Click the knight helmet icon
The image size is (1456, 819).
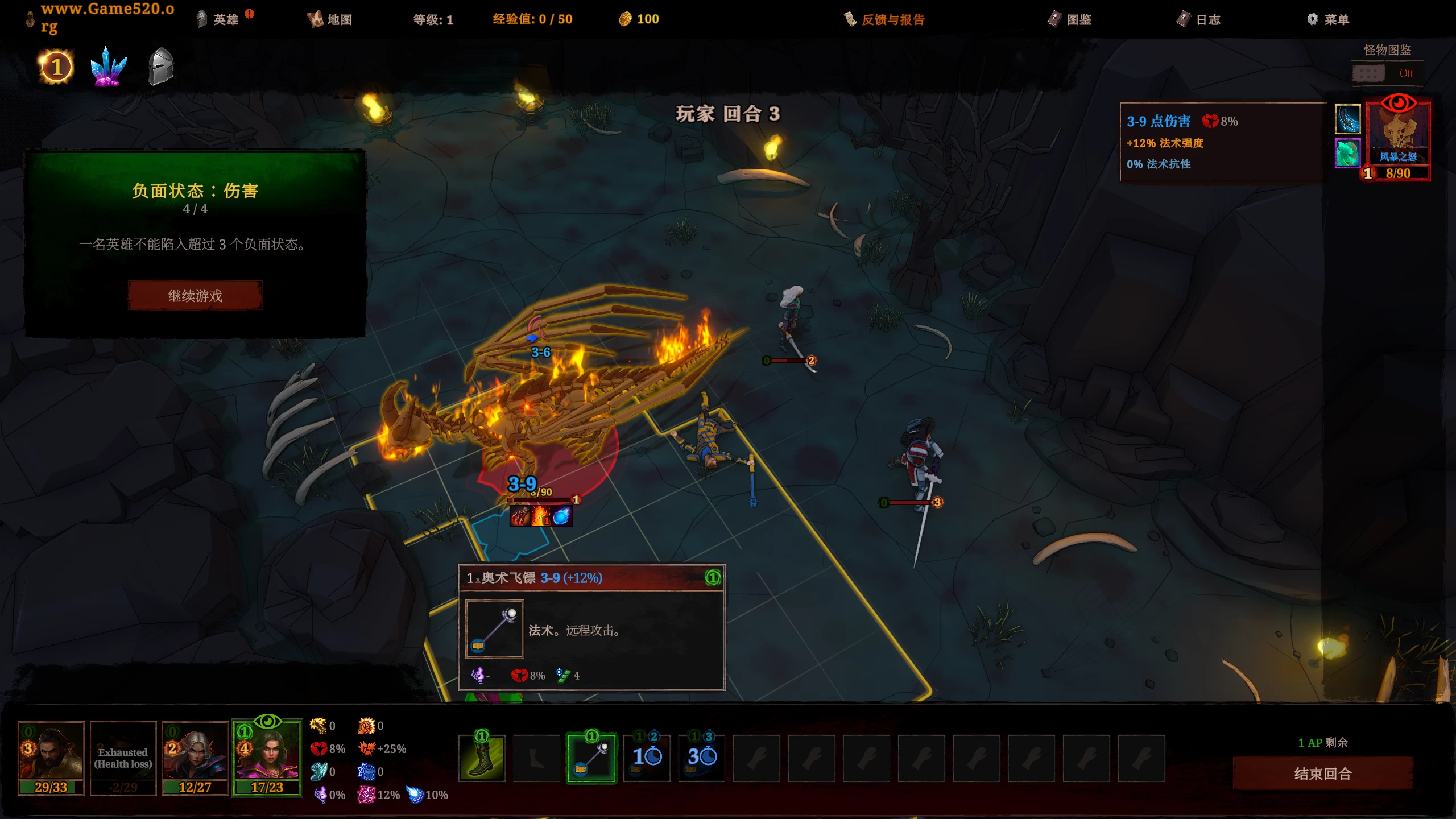161,67
